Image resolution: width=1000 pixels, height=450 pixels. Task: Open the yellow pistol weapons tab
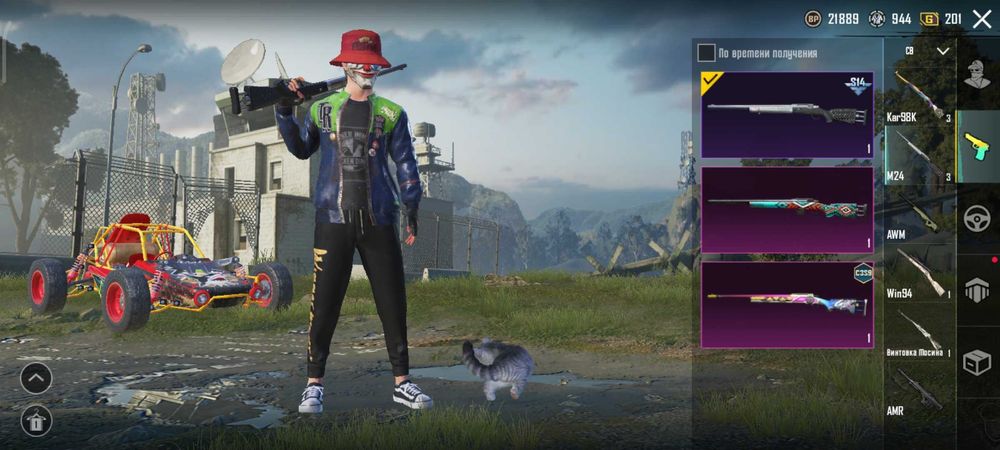click(977, 146)
